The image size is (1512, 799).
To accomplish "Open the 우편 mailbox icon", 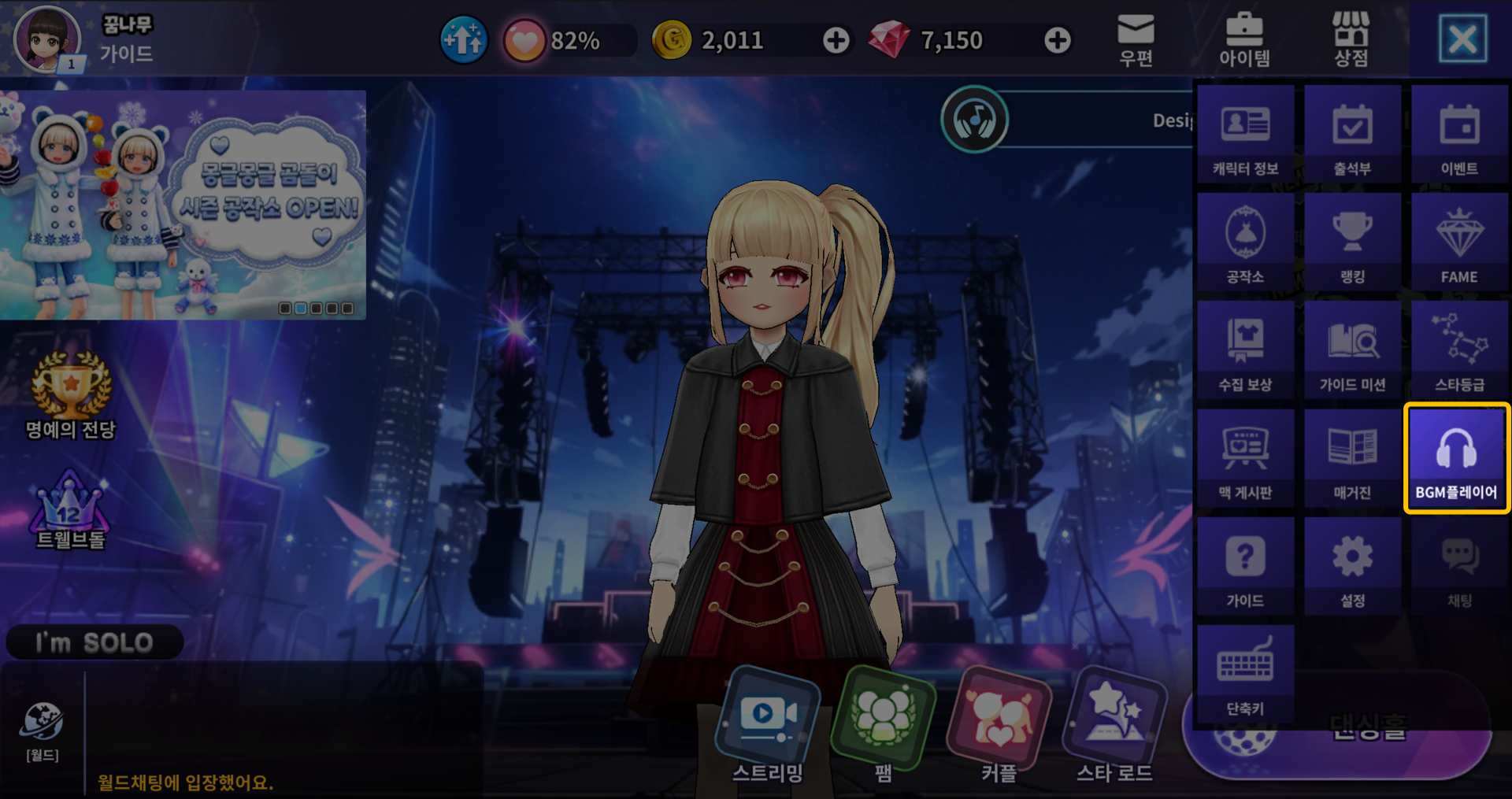I will click(1136, 39).
